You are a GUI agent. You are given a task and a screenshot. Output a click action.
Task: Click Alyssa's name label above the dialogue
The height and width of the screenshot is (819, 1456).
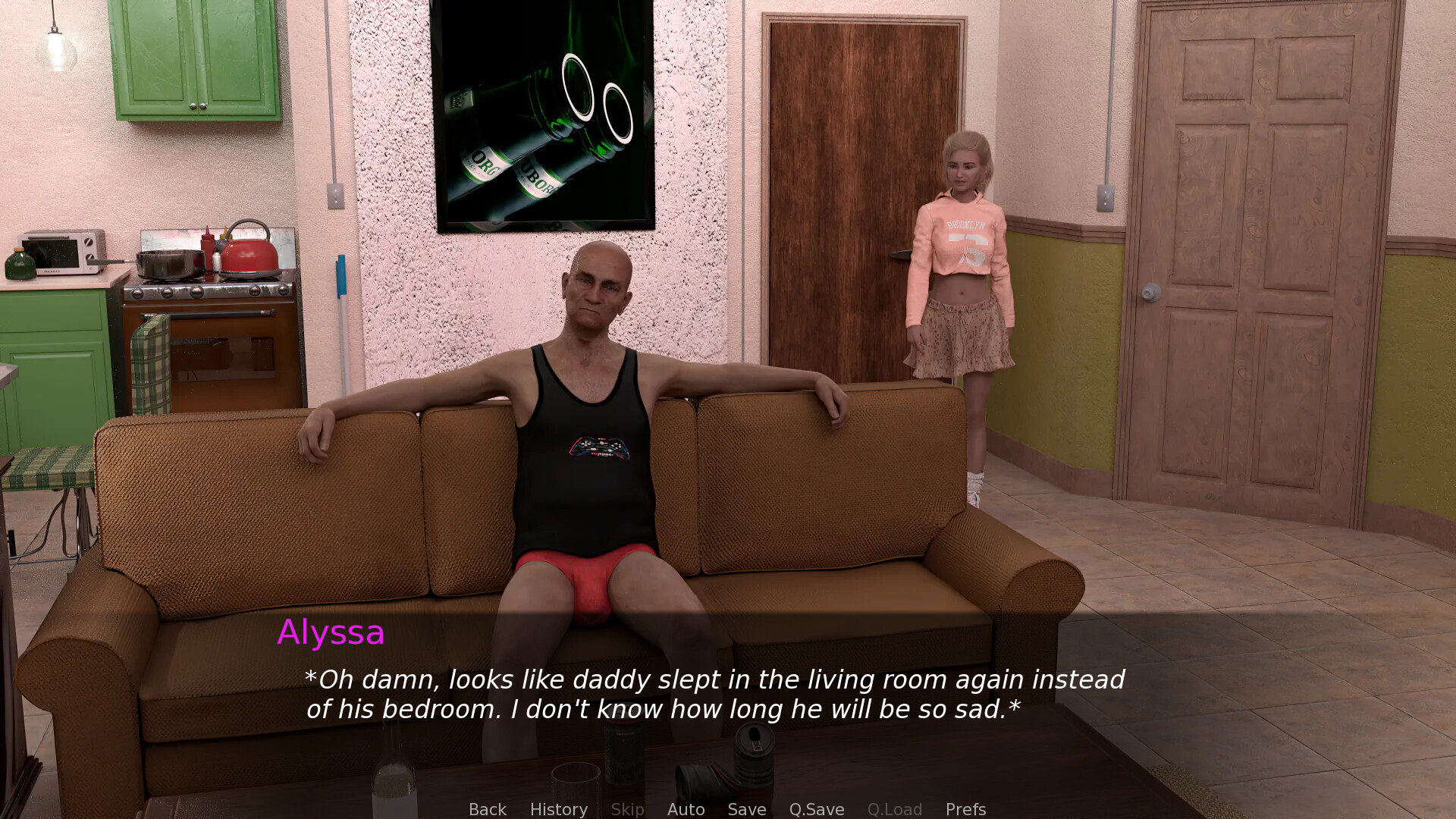tap(331, 632)
